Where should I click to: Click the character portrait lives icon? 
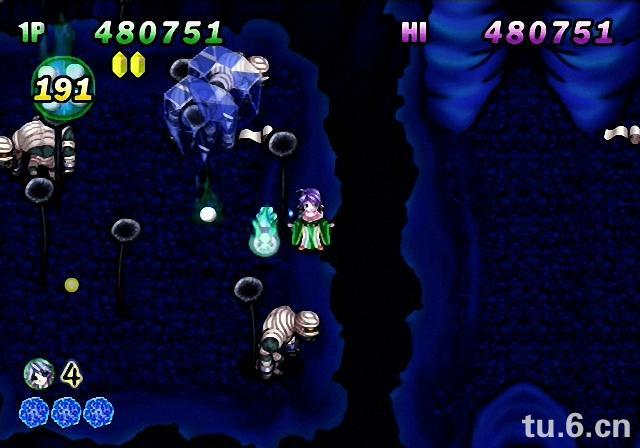[37, 373]
